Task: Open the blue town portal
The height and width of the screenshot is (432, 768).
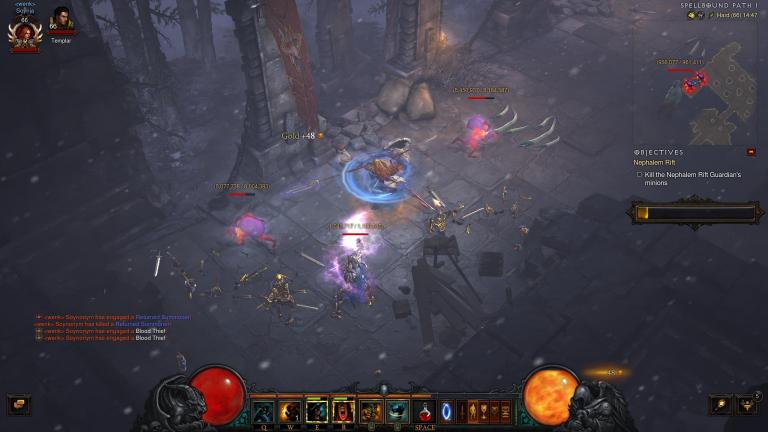Action: (x=446, y=410)
